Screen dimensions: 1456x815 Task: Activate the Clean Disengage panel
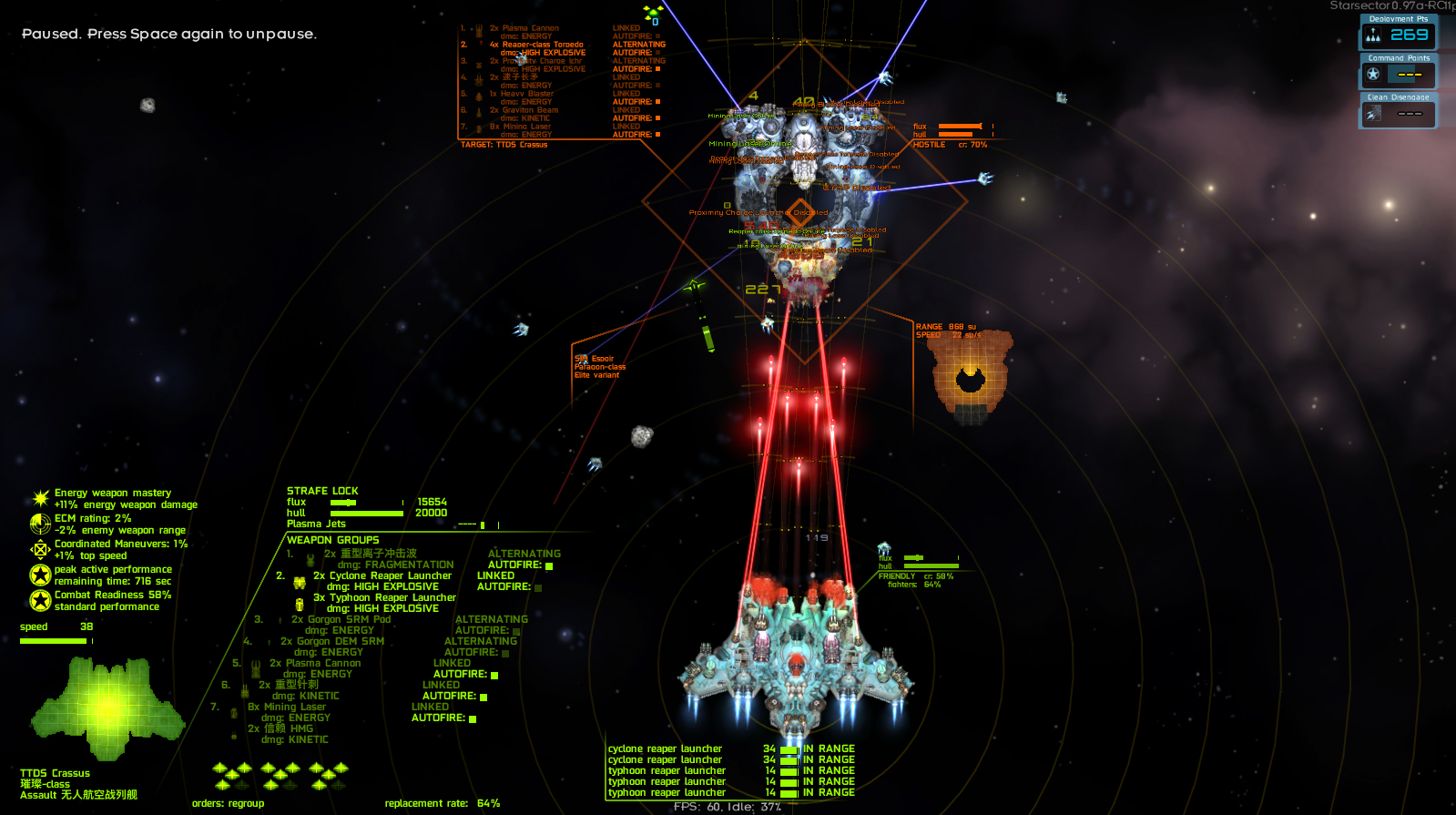point(1398,111)
